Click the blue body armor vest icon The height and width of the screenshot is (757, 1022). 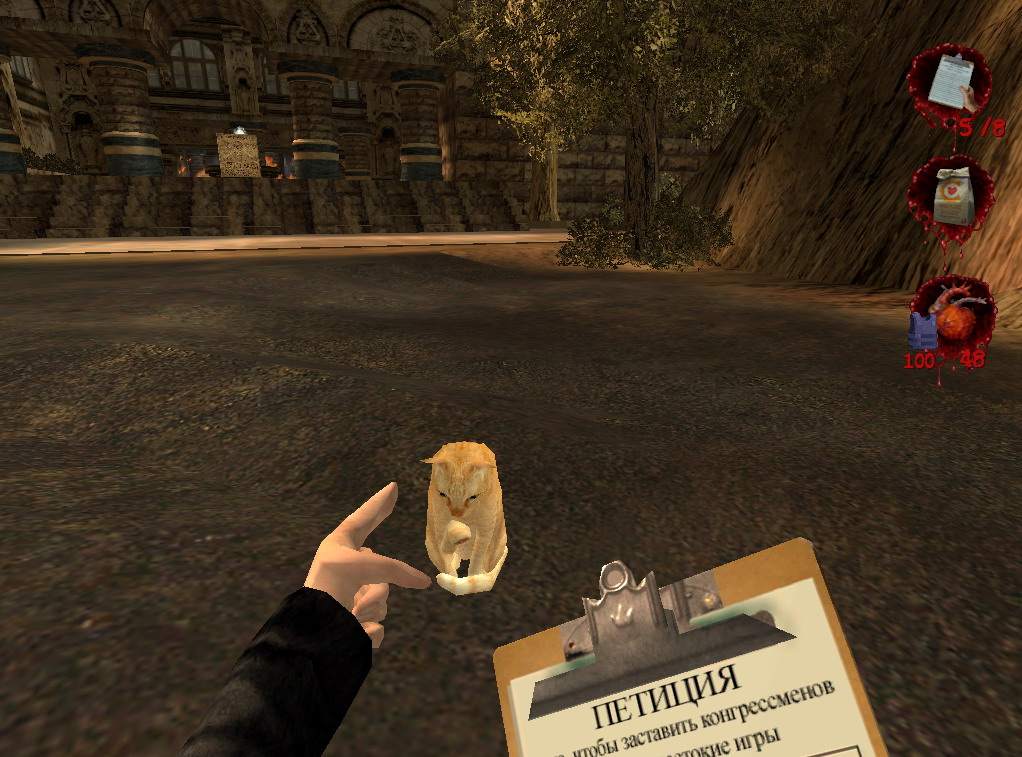[922, 330]
